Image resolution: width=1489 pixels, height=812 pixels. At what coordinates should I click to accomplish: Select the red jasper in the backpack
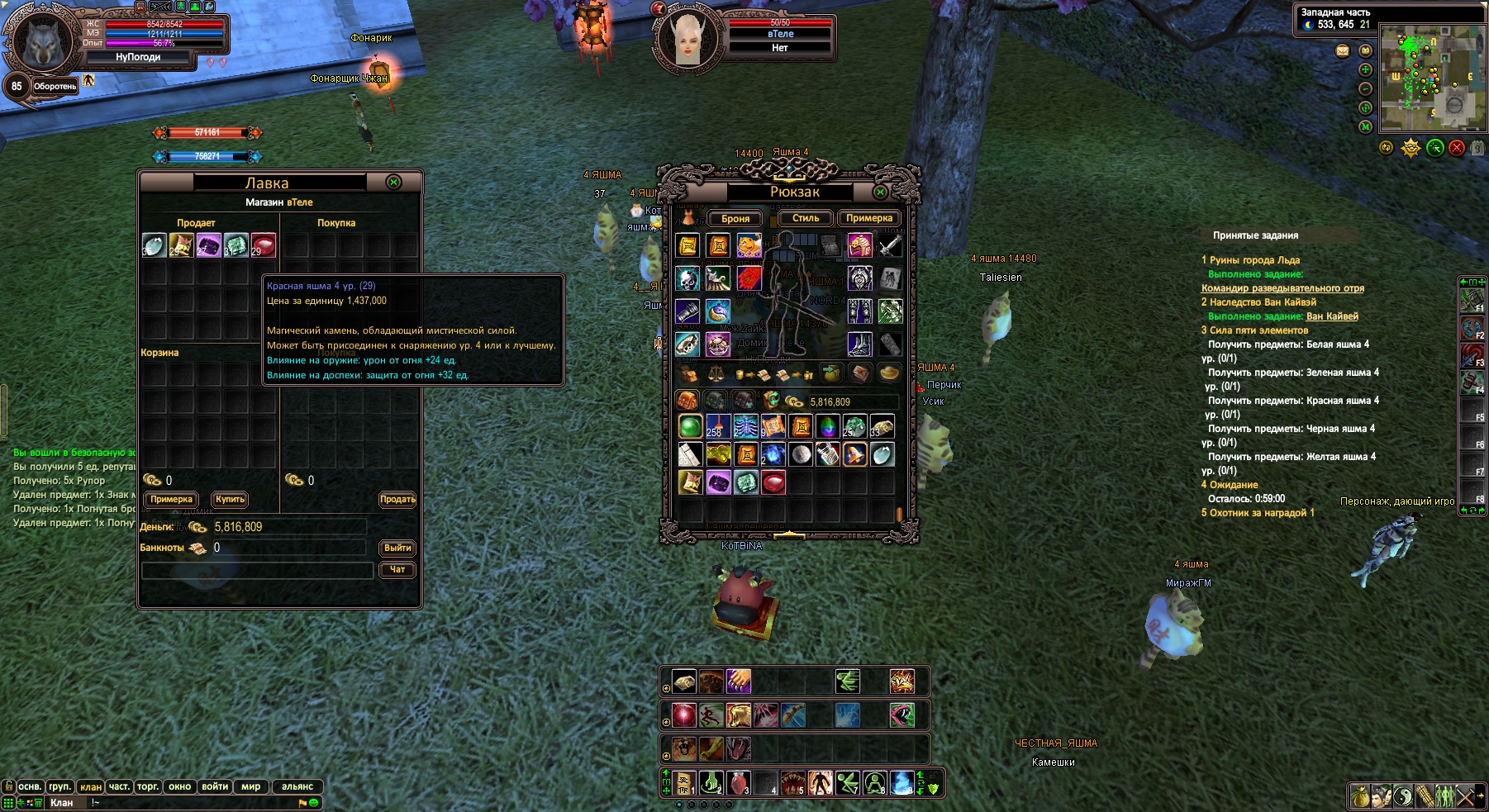click(773, 482)
